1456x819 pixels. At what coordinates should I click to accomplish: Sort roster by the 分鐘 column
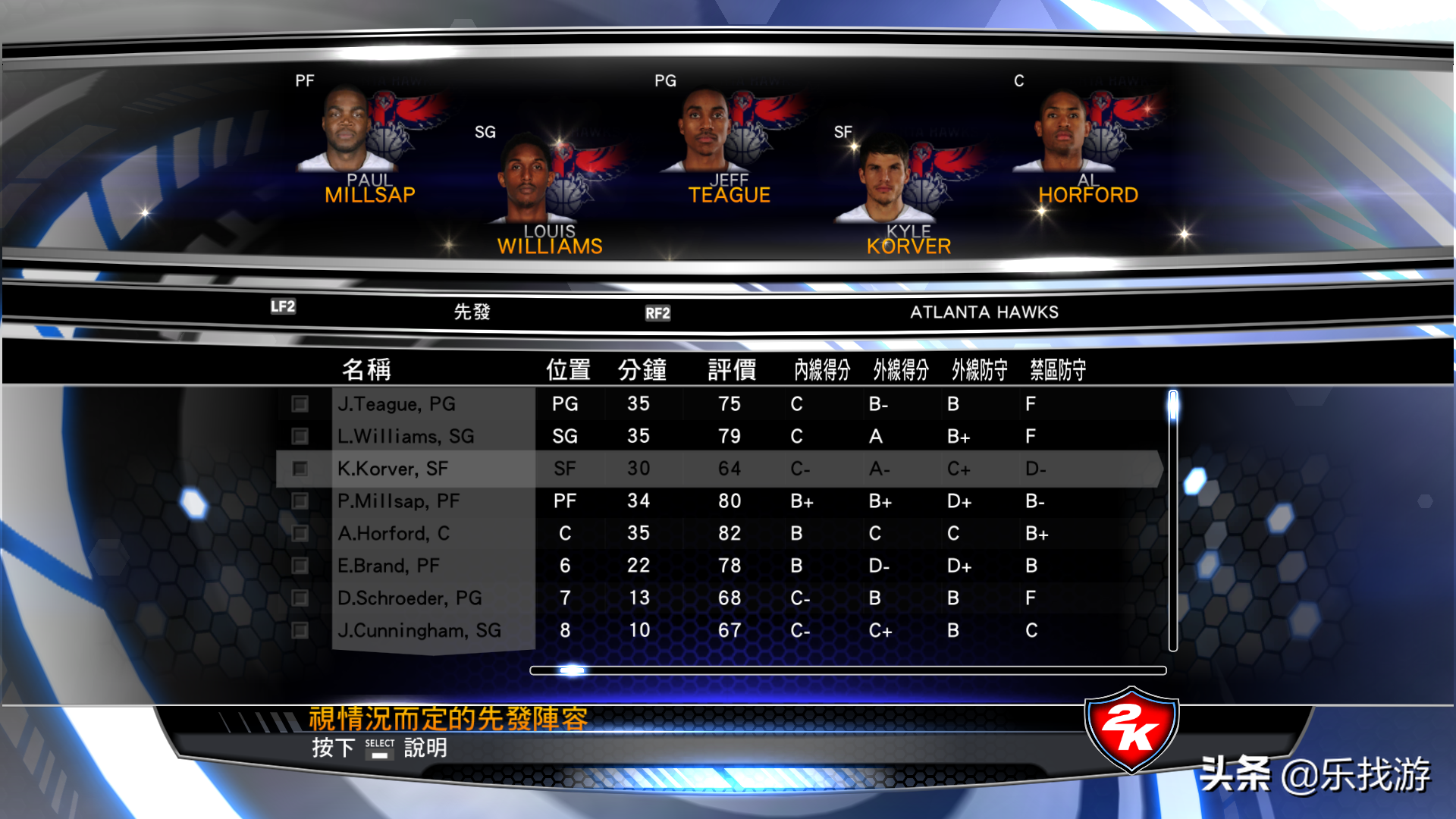coord(641,369)
